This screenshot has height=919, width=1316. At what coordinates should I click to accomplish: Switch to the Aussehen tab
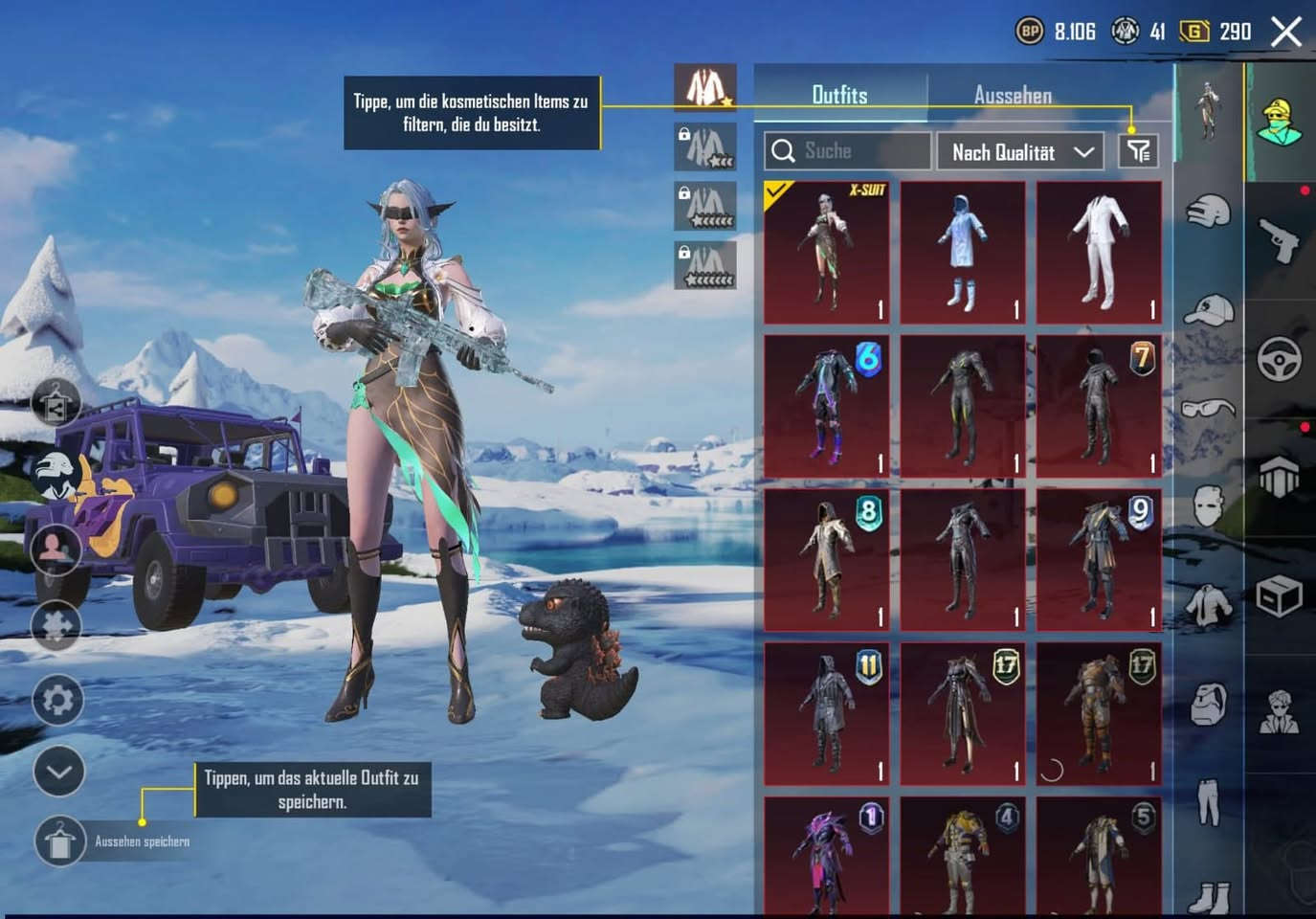[x=1013, y=95]
